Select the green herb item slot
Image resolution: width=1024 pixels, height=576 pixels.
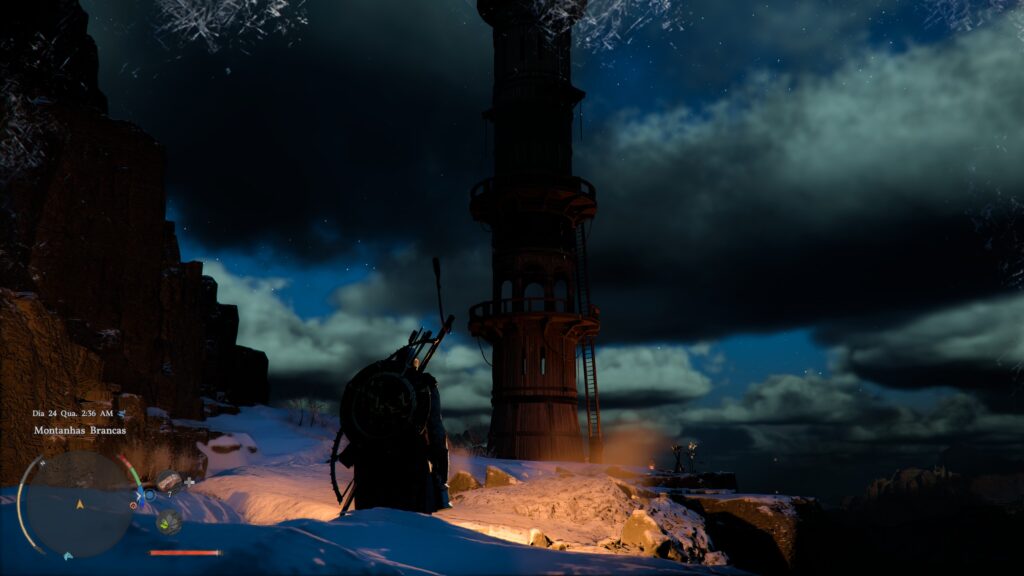168,521
